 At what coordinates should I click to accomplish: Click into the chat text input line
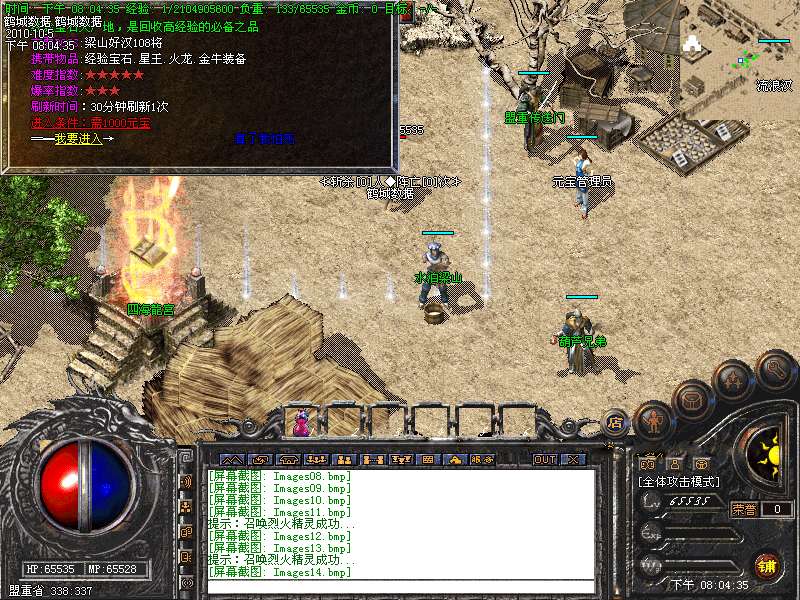[400, 586]
